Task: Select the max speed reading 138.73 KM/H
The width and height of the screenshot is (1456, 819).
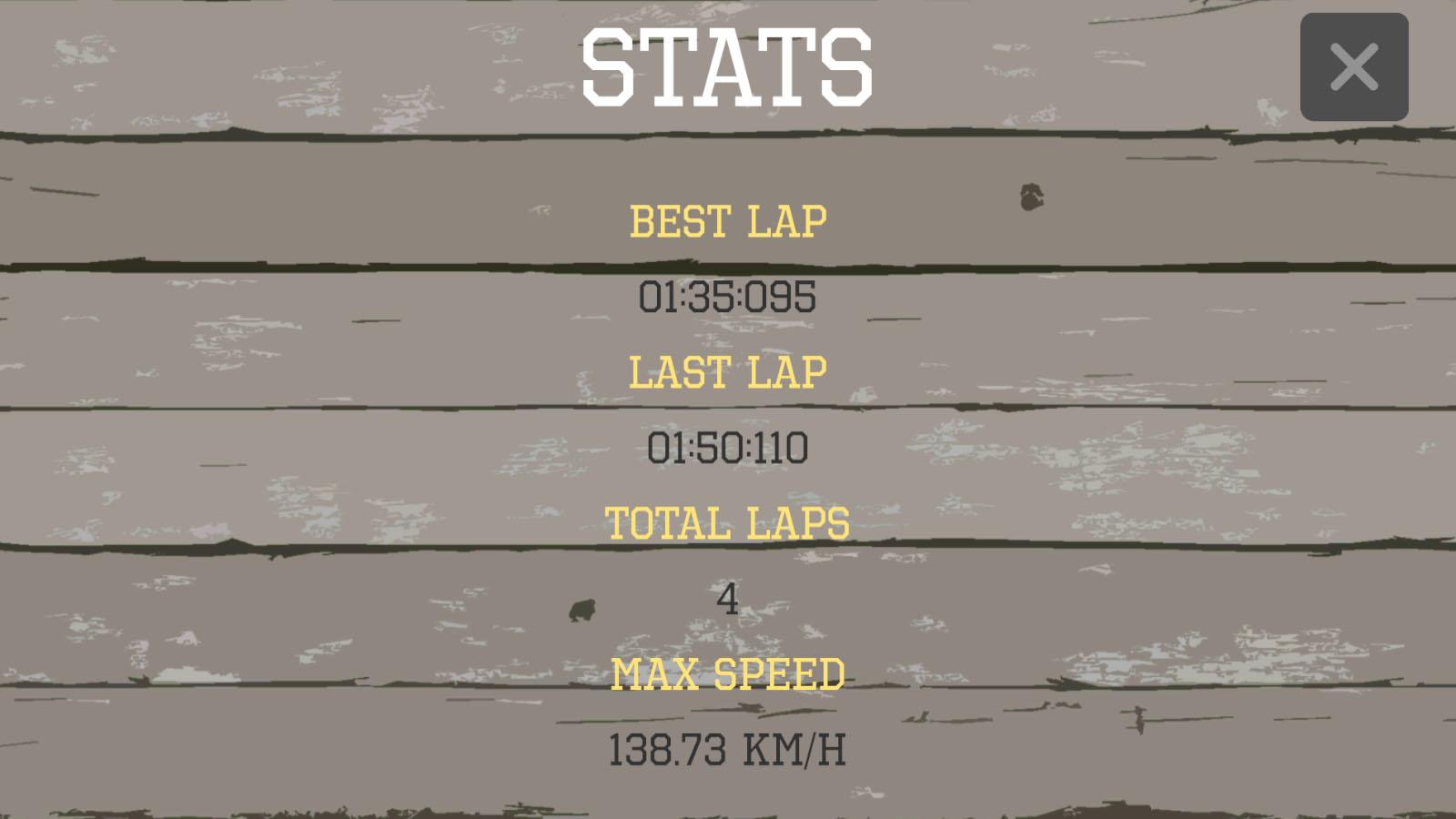Action: tap(728, 747)
